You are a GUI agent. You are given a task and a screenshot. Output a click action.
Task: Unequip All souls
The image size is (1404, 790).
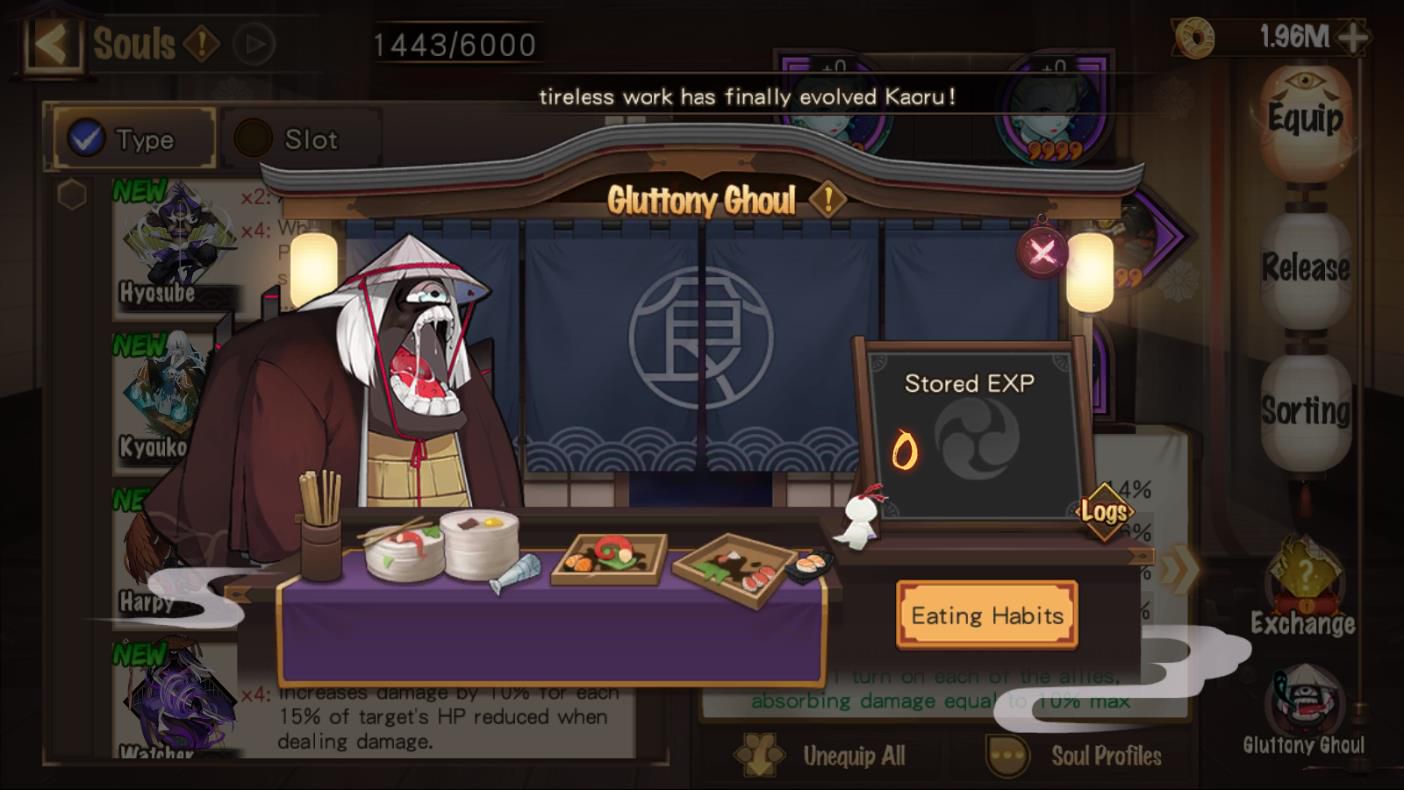820,756
